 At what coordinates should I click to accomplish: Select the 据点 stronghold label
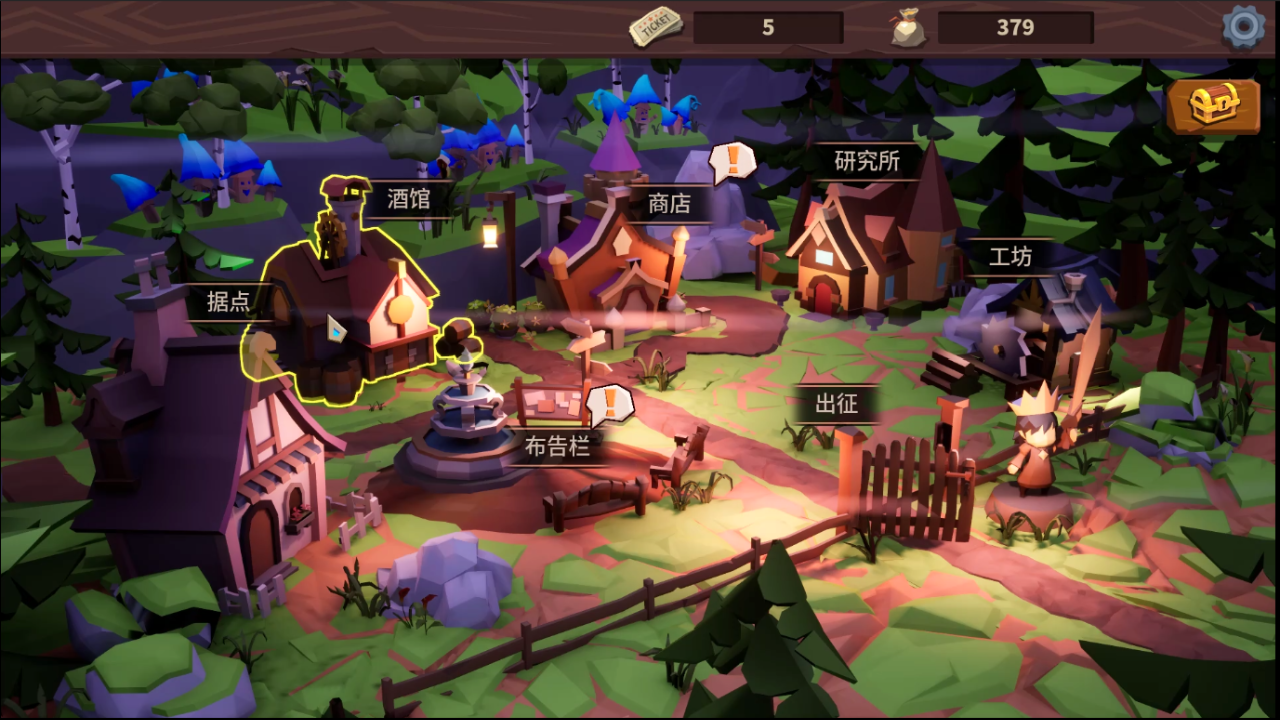(x=228, y=300)
